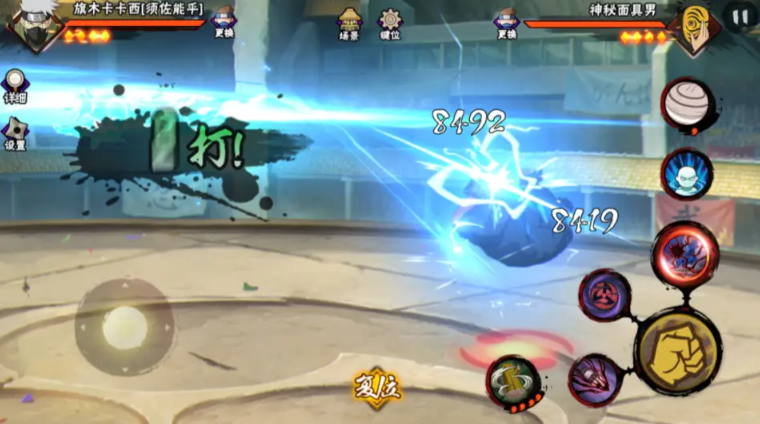Open the 场景 scene selector
This screenshot has width=760, height=424.
[x=349, y=21]
